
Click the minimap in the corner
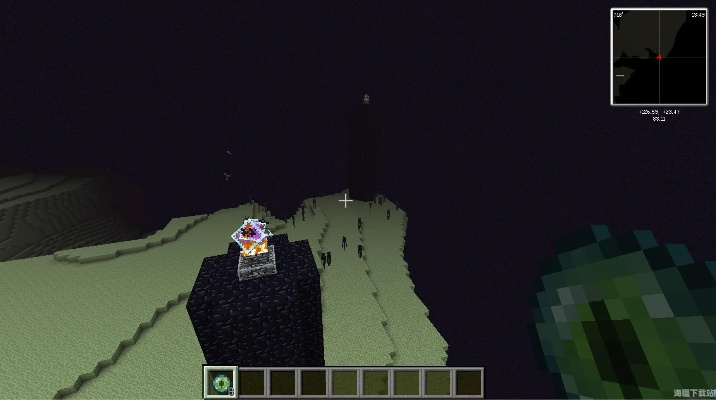point(659,57)
